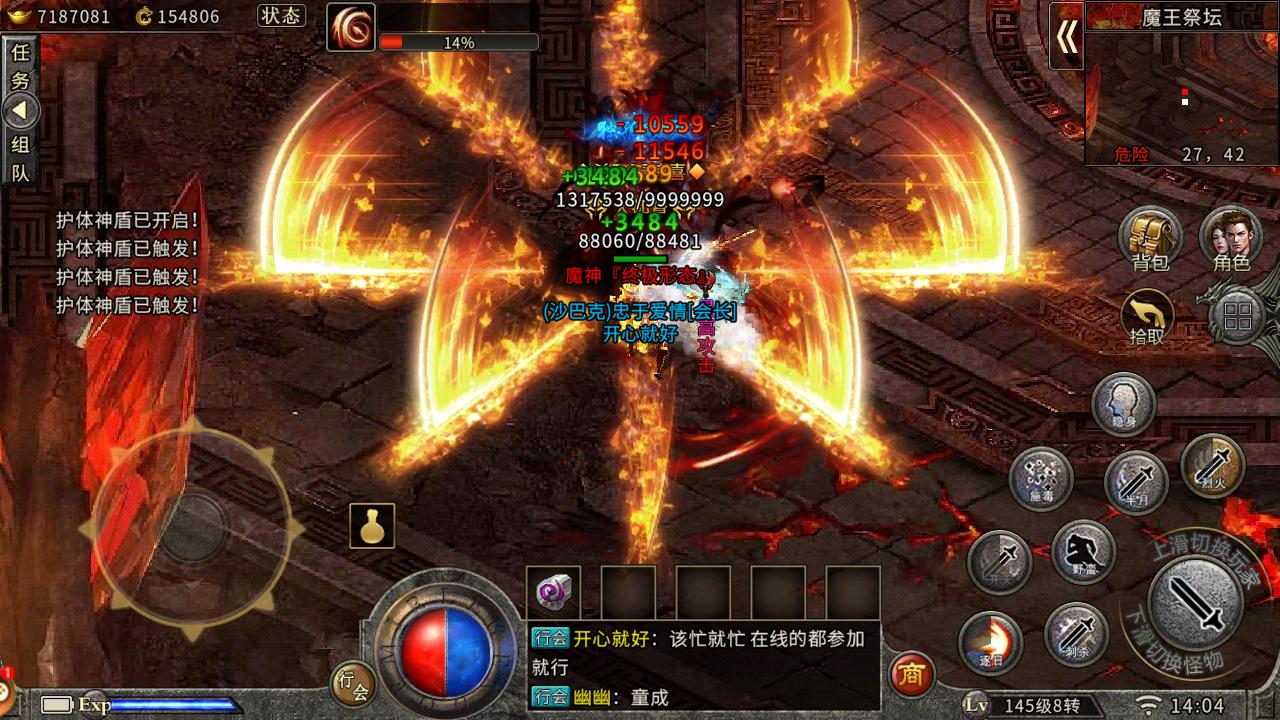This screenshot has height=720, width=1280.
Task: Open the 行会 guild button
Action: (354, 682)
